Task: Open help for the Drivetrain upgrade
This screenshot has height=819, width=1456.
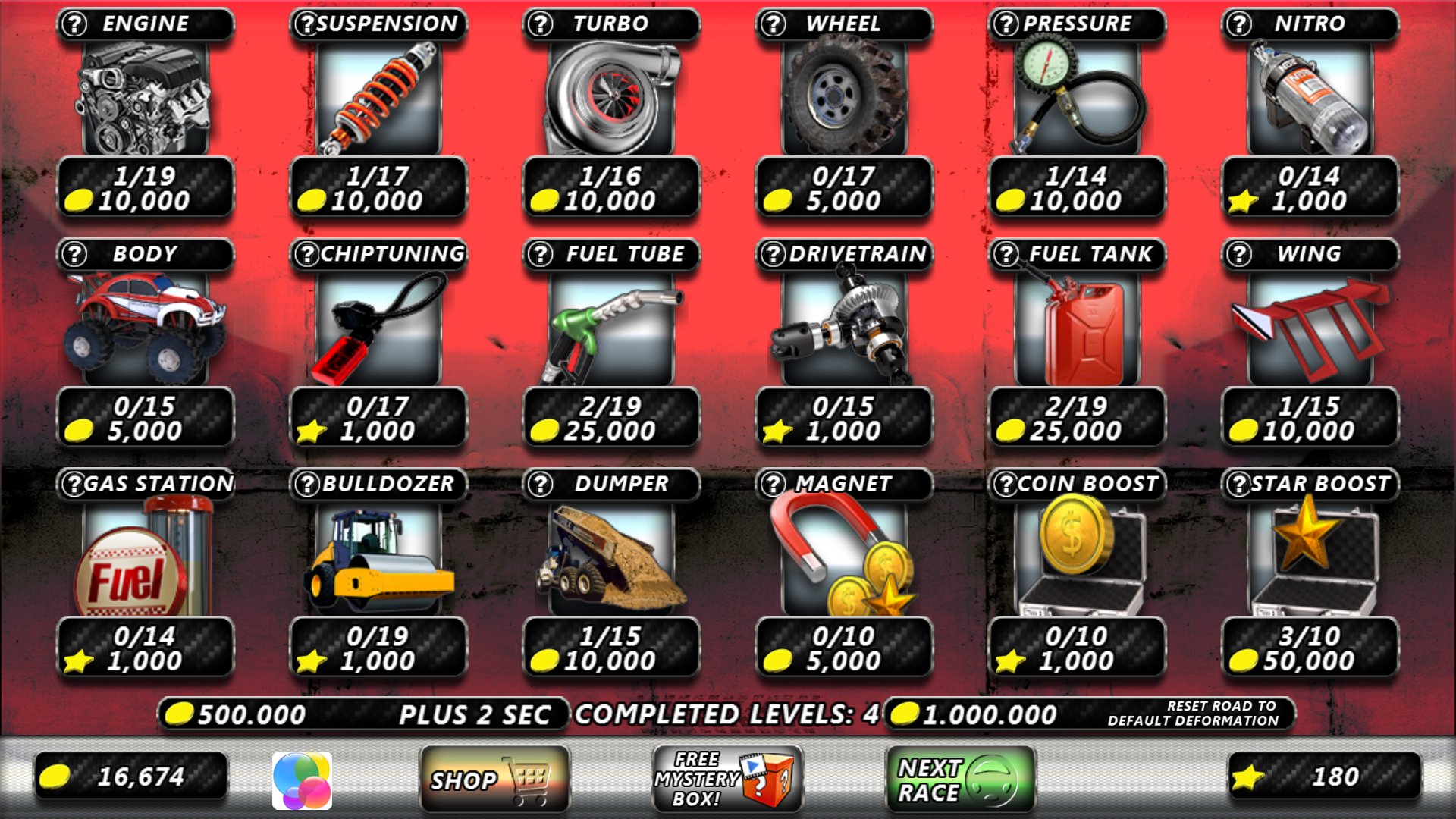Action: 773,255
